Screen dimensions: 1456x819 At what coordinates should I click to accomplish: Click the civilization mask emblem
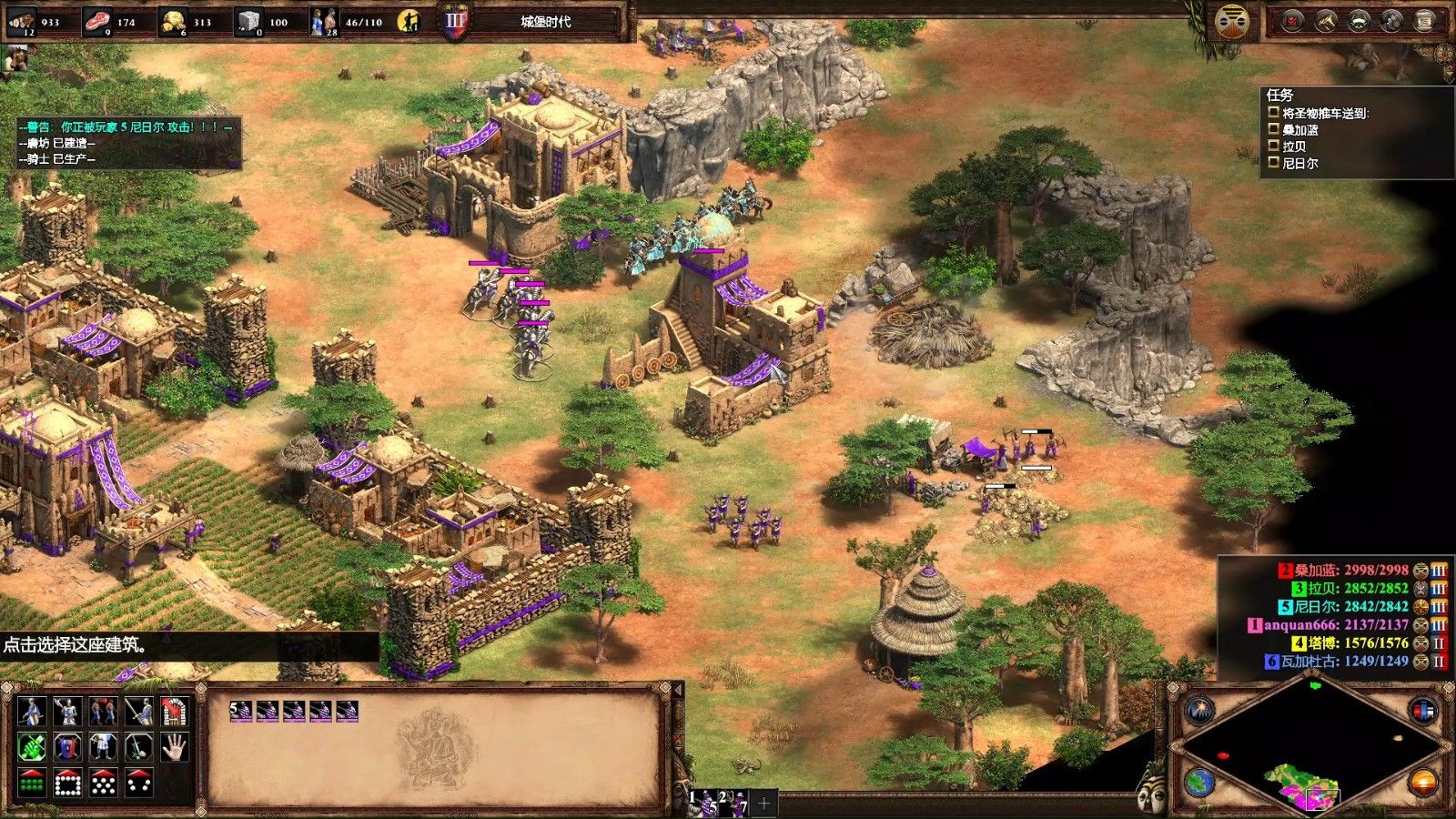tap(1232, 22)
